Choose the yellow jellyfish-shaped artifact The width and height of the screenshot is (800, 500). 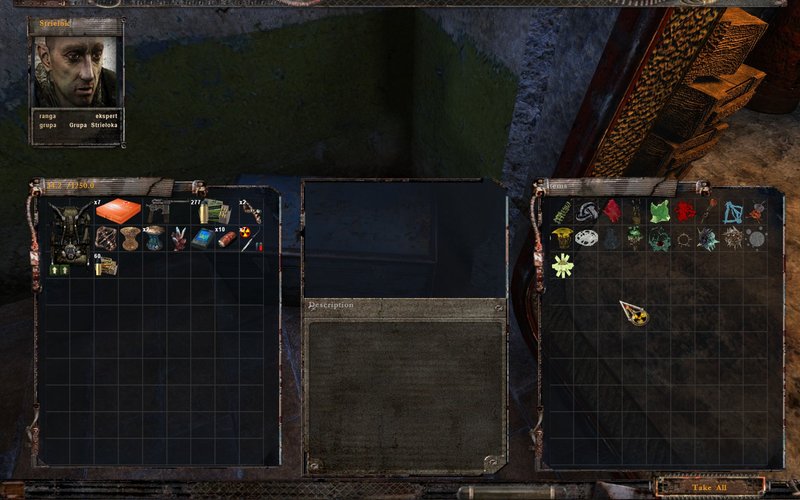[562, 237]
